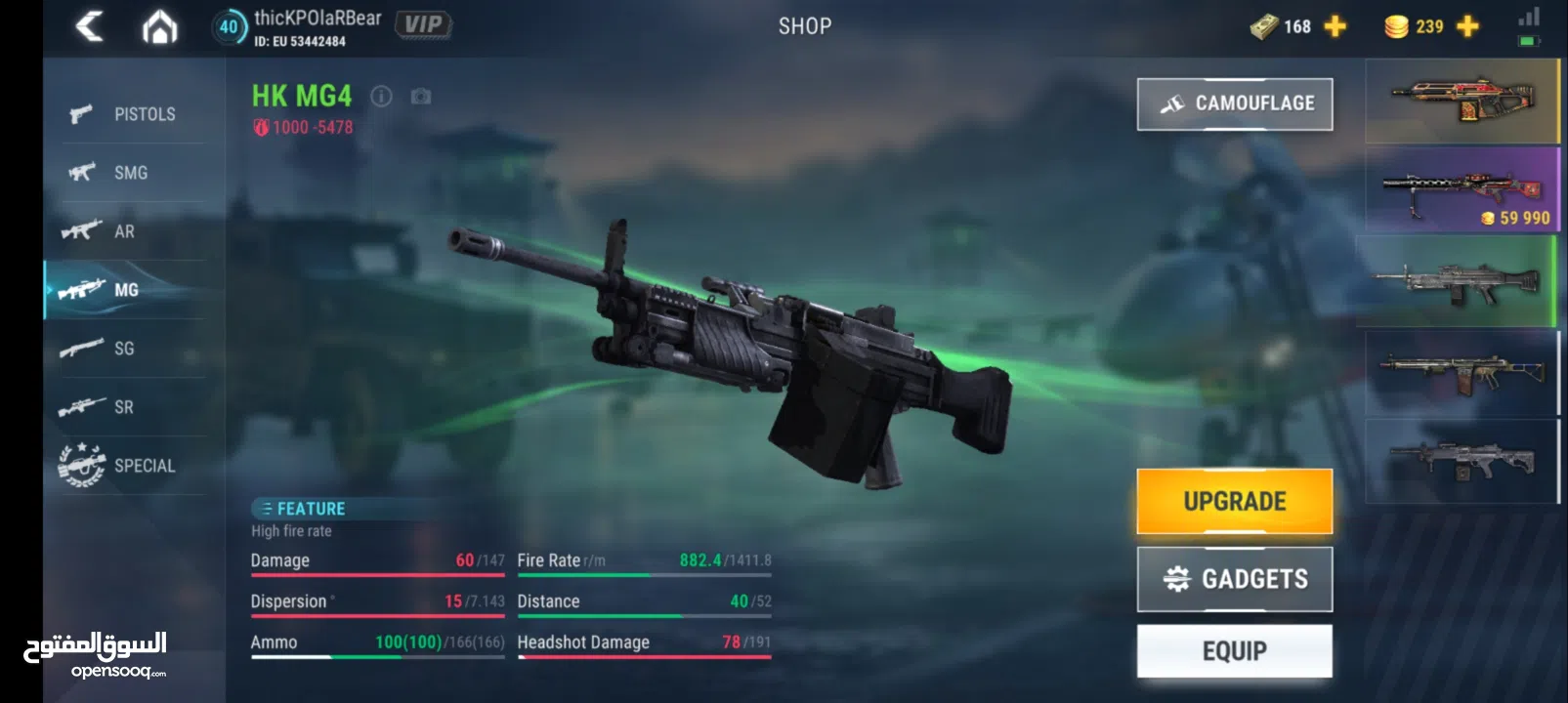Open the GADGETS menu

tap(1234, 577)
